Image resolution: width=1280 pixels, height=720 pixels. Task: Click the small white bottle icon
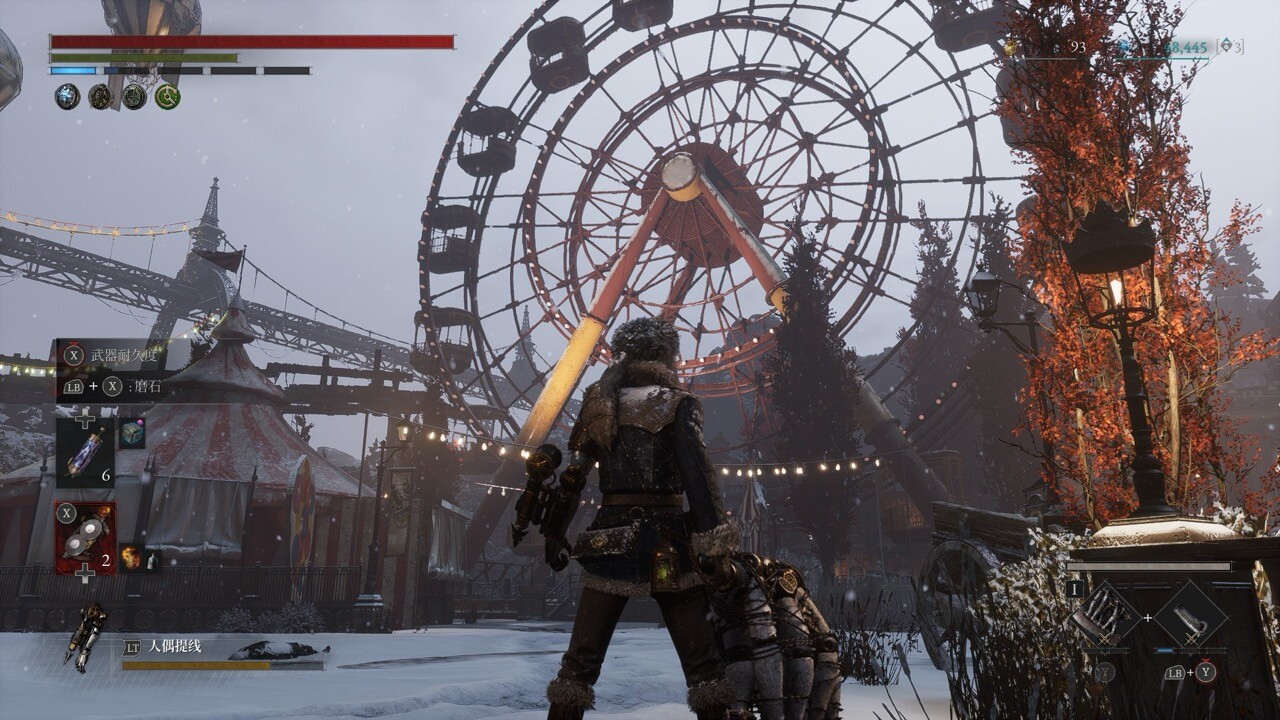[x=151, y=562]
